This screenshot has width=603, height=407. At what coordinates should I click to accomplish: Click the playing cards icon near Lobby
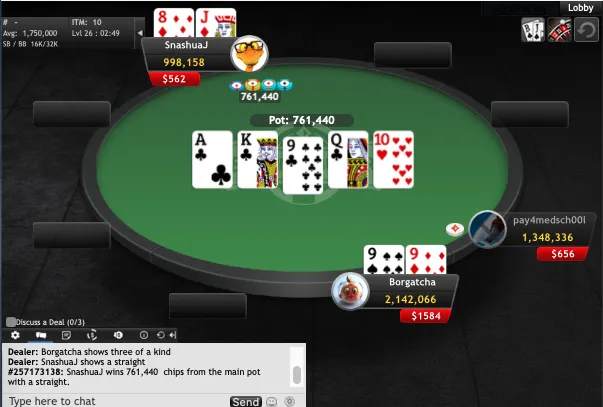(533, 31)
